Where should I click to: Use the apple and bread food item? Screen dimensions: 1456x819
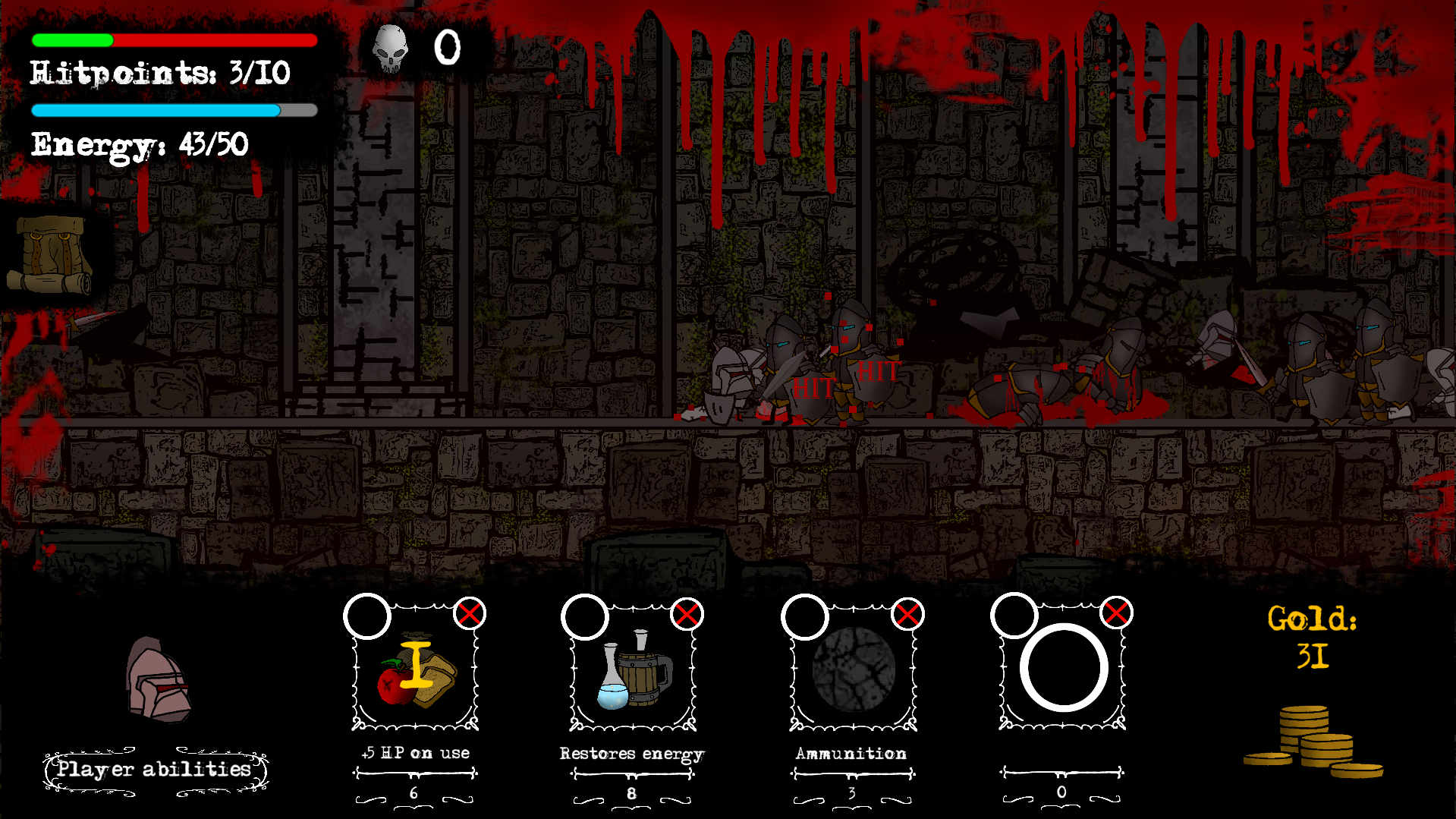(415, 670)
